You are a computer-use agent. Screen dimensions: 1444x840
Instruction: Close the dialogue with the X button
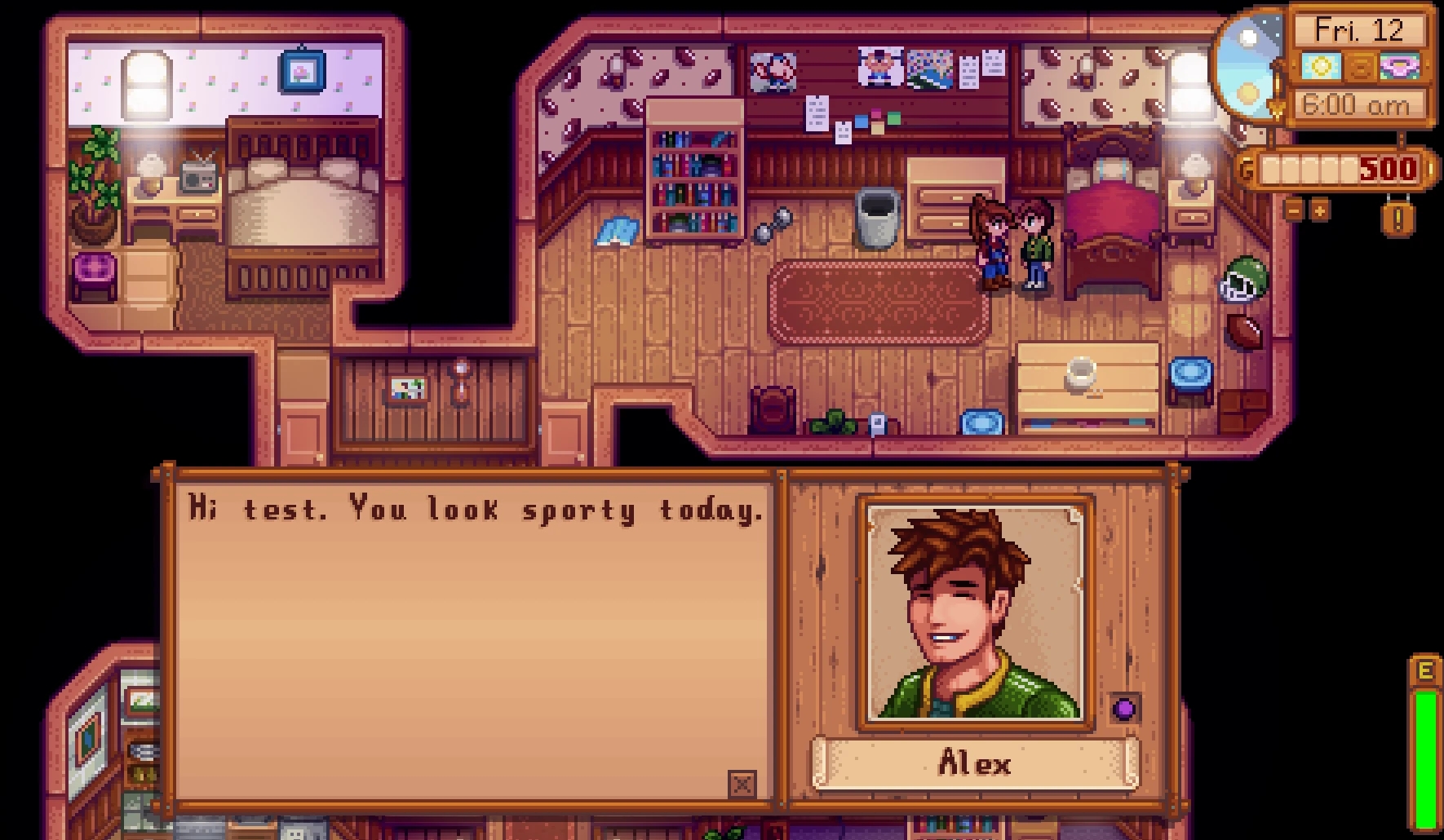742,785
